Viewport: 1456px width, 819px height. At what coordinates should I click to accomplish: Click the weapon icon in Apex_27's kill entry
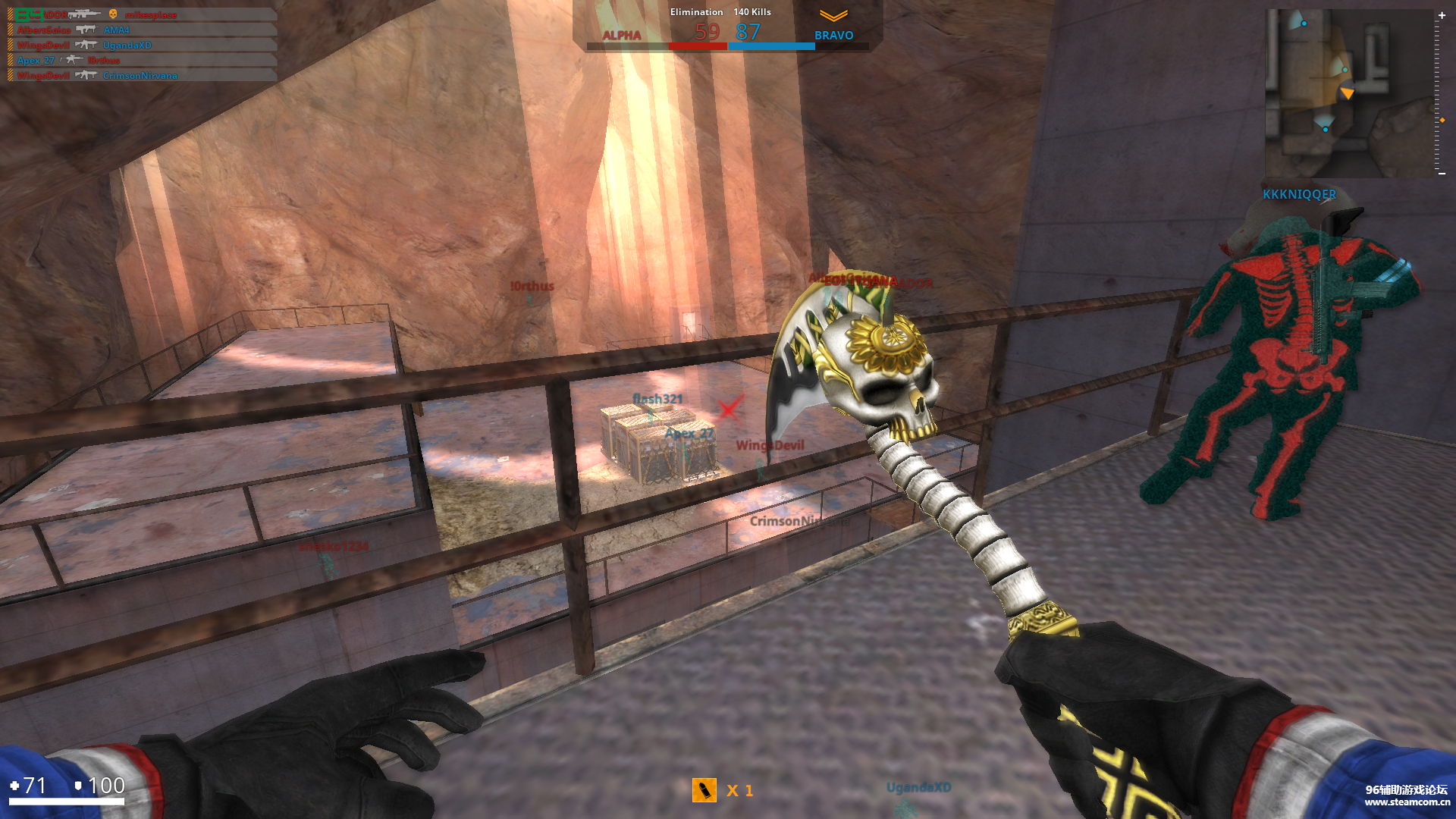(71, 60)
